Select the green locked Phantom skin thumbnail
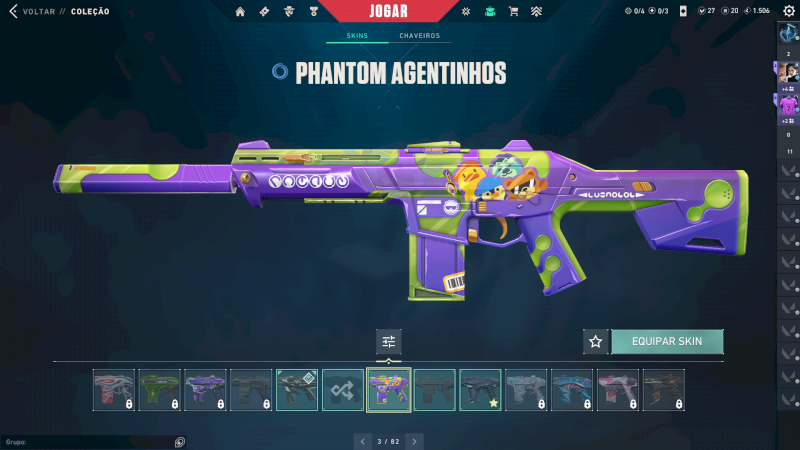 [x=160, y=389]
